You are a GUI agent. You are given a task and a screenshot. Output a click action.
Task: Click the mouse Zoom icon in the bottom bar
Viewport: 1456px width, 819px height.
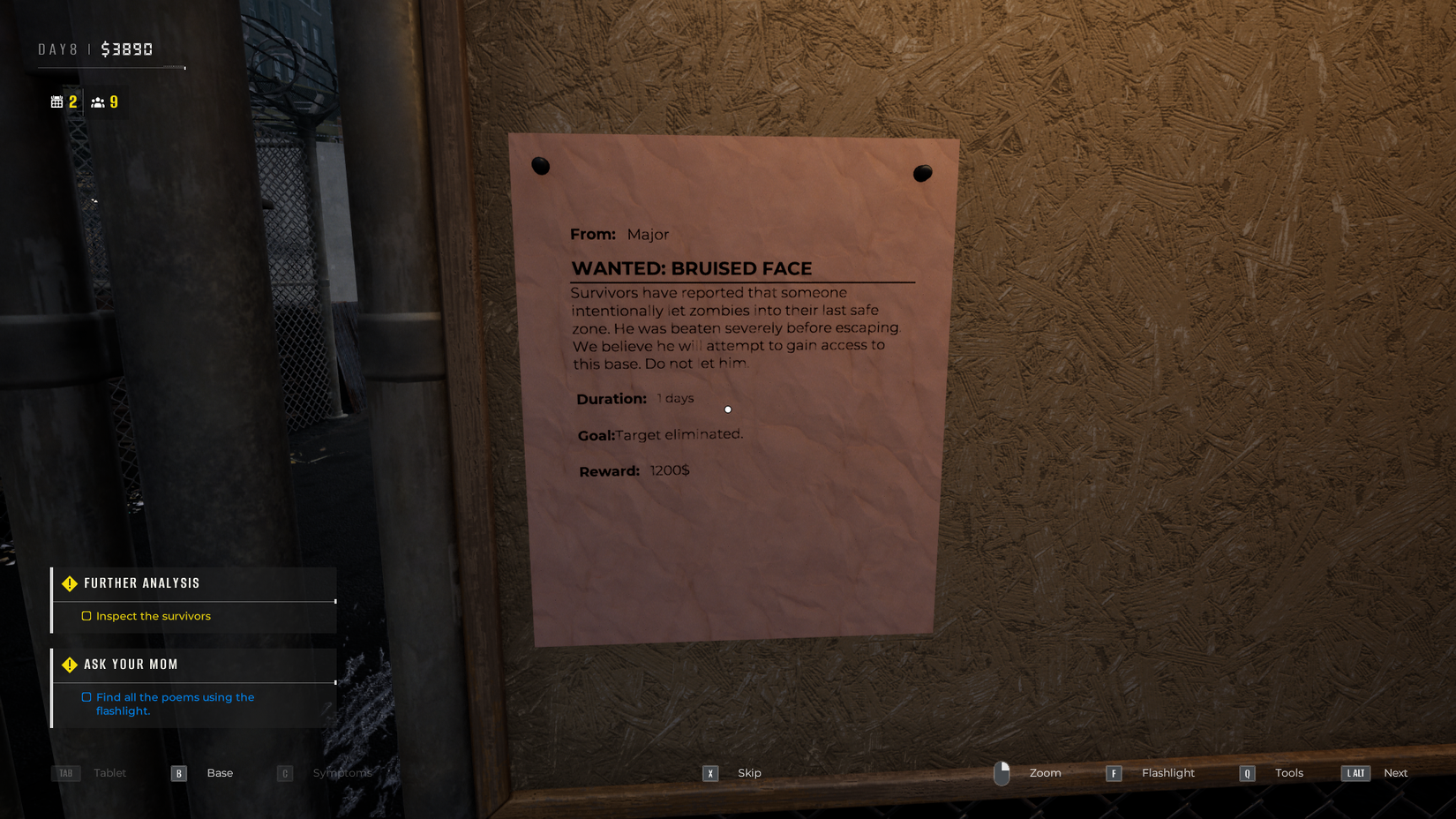pyautogui.click(x=1002, y=772)
